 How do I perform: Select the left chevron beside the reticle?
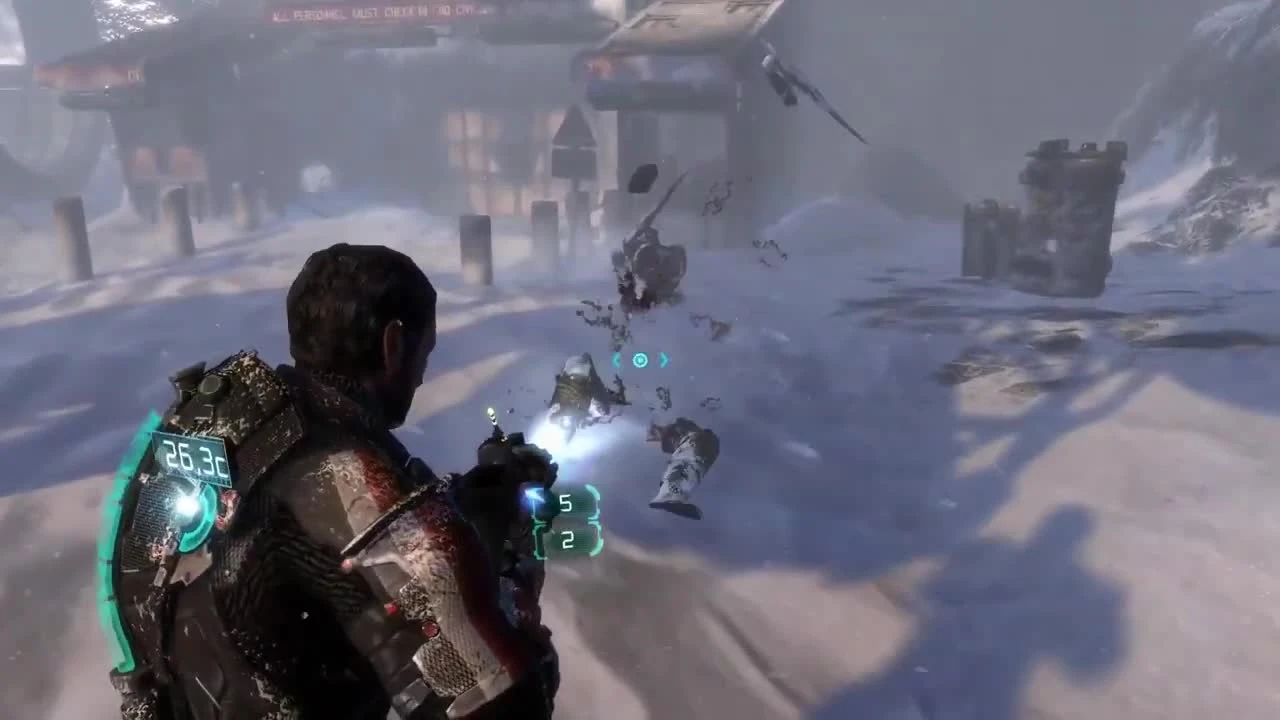pos(618,360)
